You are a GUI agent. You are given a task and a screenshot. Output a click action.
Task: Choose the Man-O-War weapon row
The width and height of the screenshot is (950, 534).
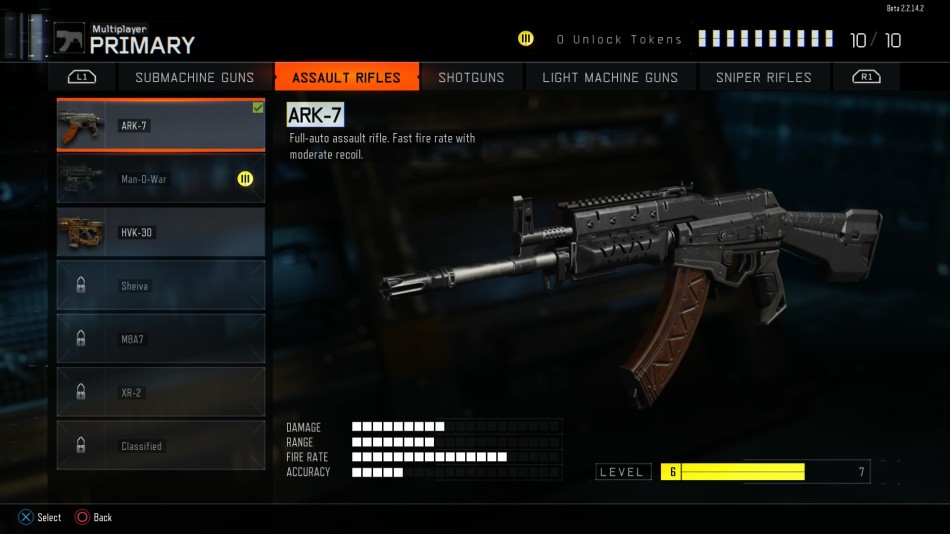point(161,179)
